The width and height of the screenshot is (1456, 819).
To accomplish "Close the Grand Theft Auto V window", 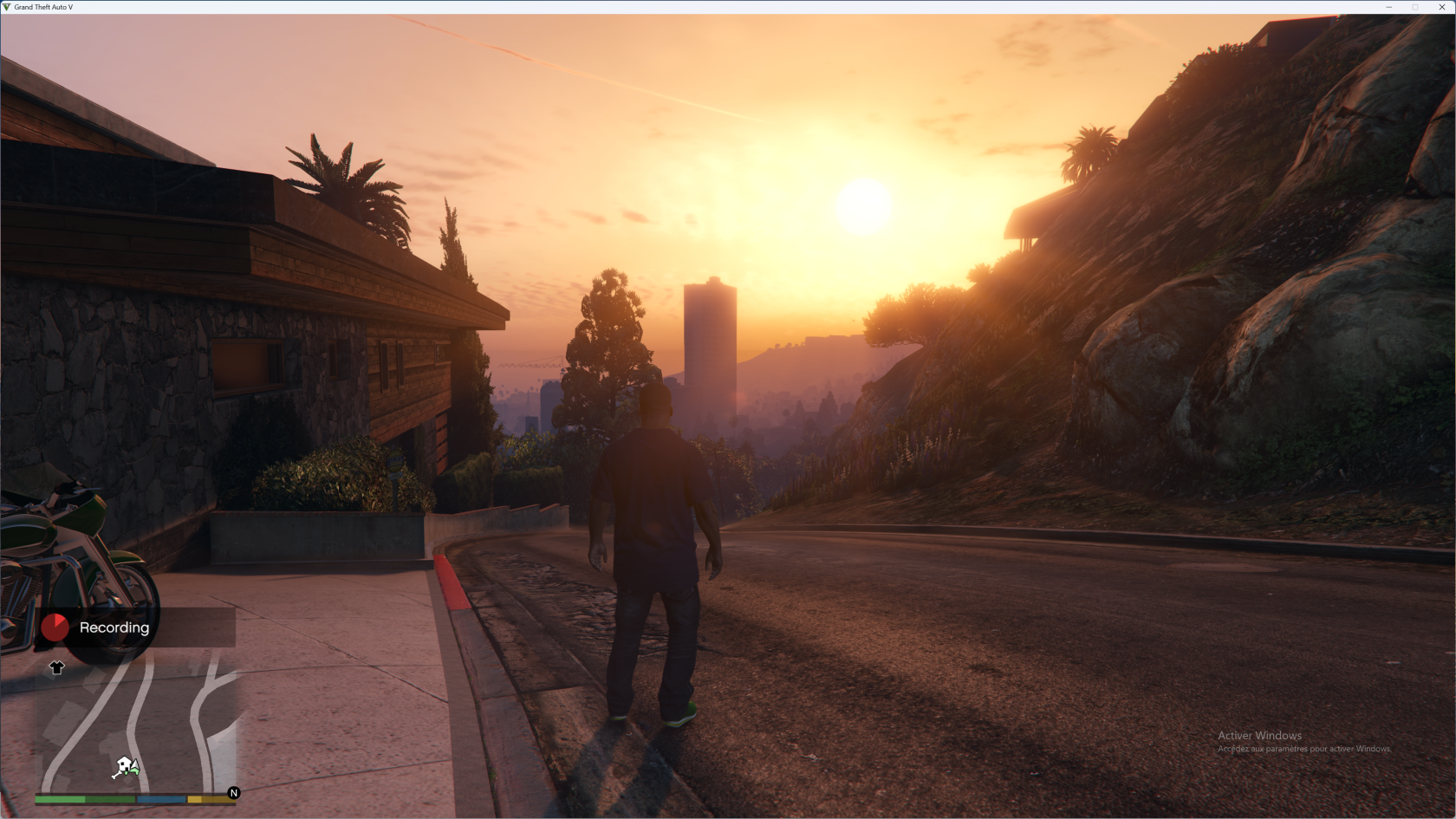I will coord(1442,7).
